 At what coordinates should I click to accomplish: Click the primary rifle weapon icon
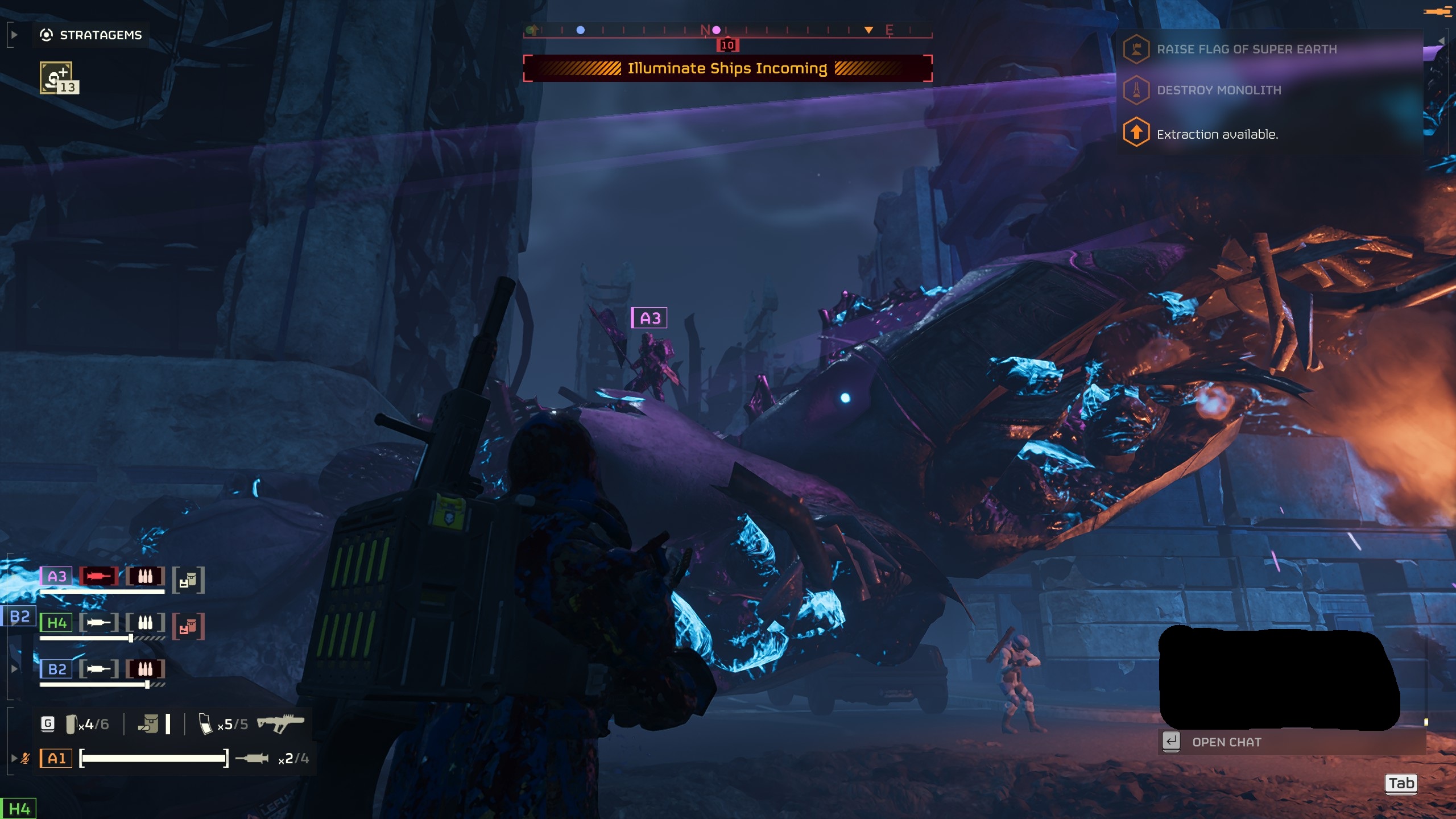pos(280,723)
